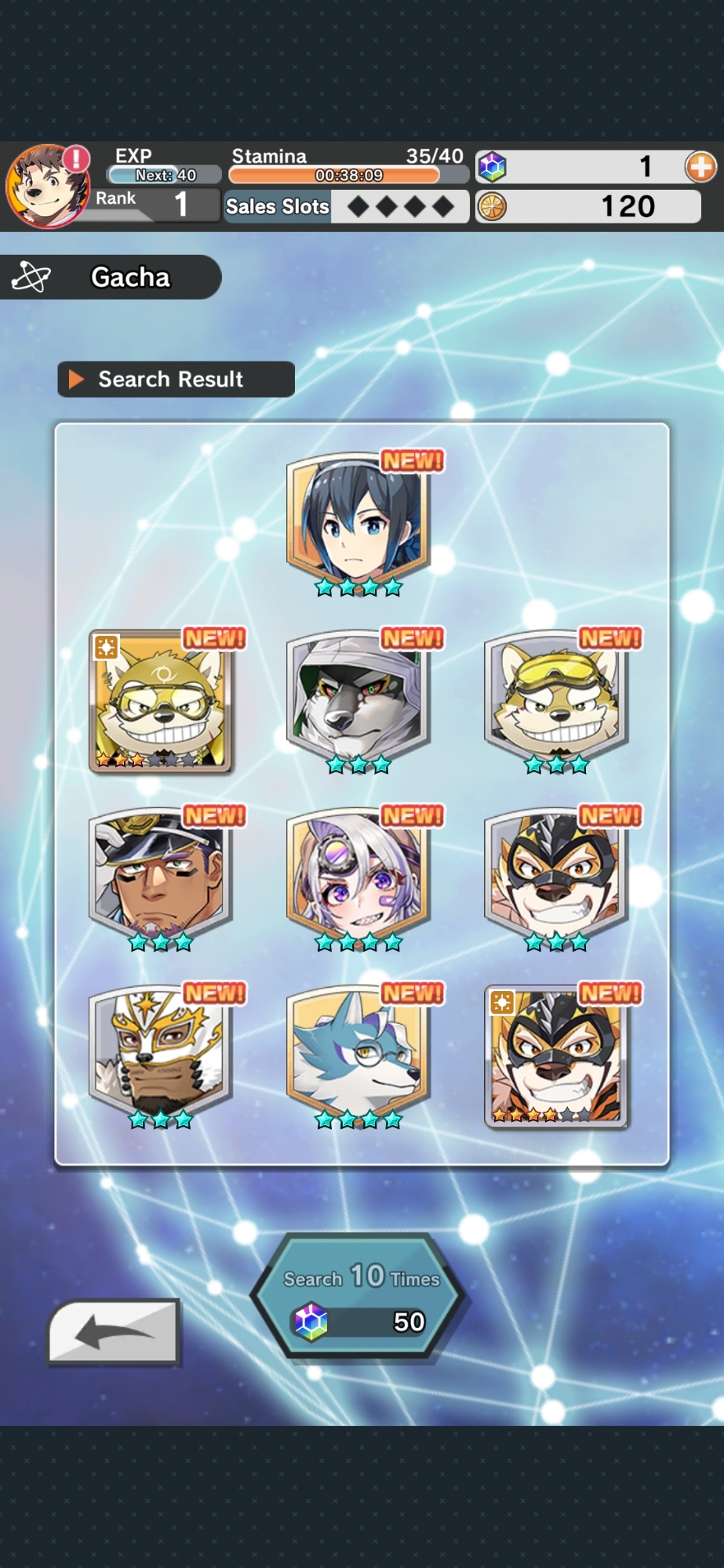Select the masked tiger three-star result
Screen dimensions: 724x1568
[x=556, y=877]
